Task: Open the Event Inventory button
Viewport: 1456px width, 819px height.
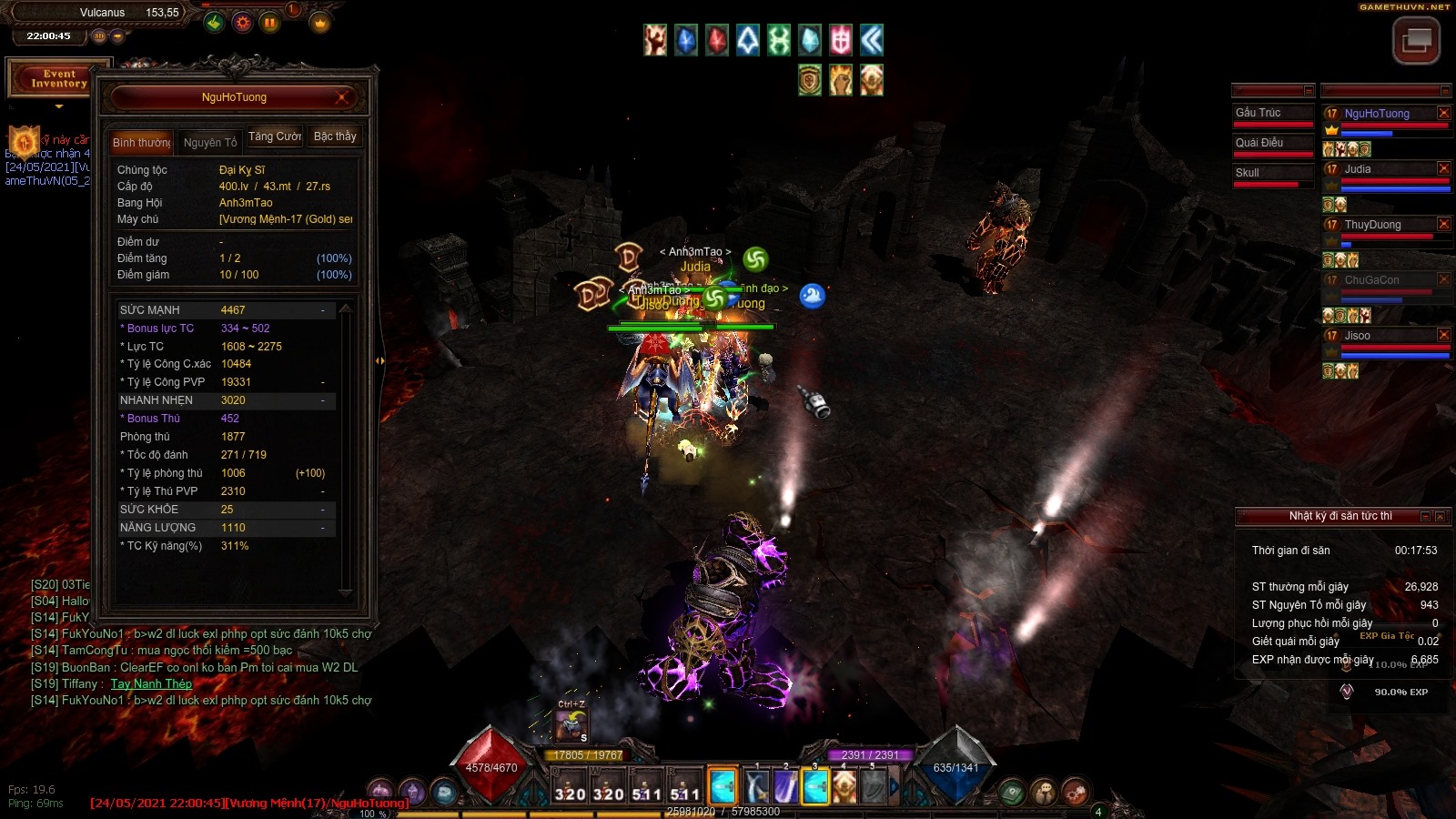Action: [59, 79]
